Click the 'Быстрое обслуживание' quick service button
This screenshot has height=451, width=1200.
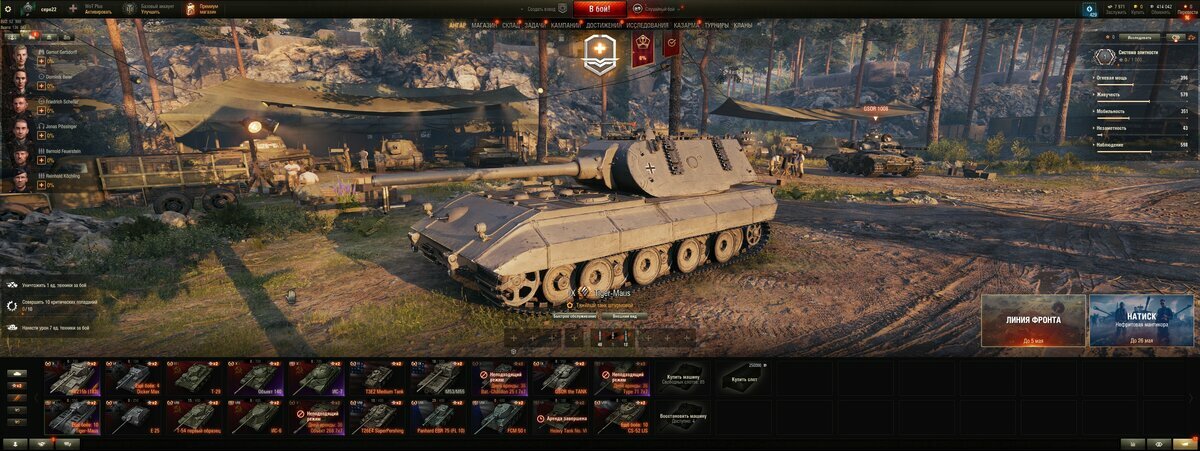coord(574,315)
